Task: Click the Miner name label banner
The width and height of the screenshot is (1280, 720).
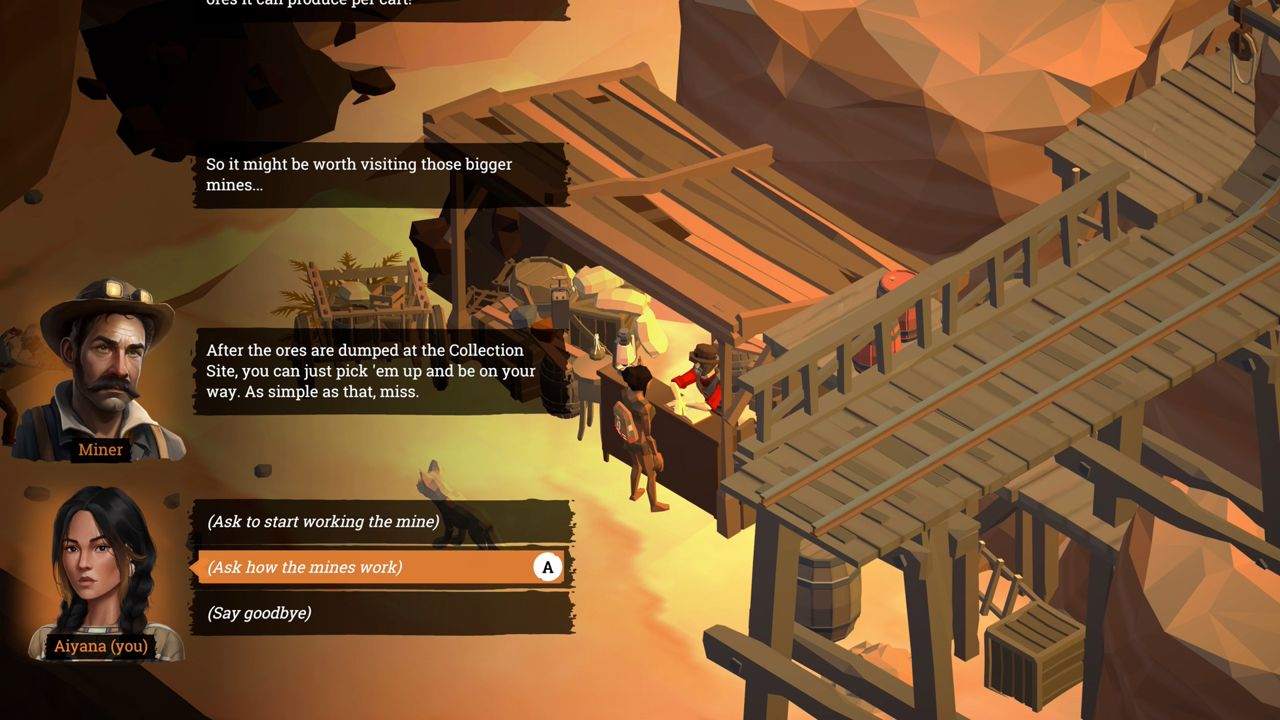Action: pos(99,449)
